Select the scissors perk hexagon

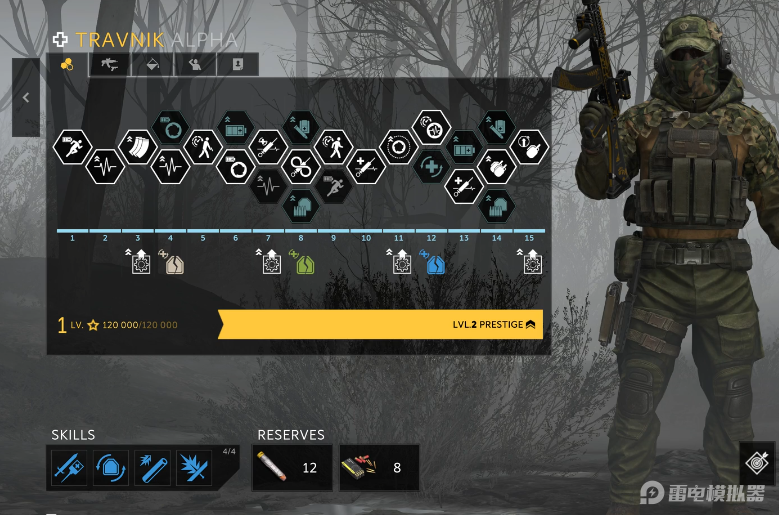301,166
